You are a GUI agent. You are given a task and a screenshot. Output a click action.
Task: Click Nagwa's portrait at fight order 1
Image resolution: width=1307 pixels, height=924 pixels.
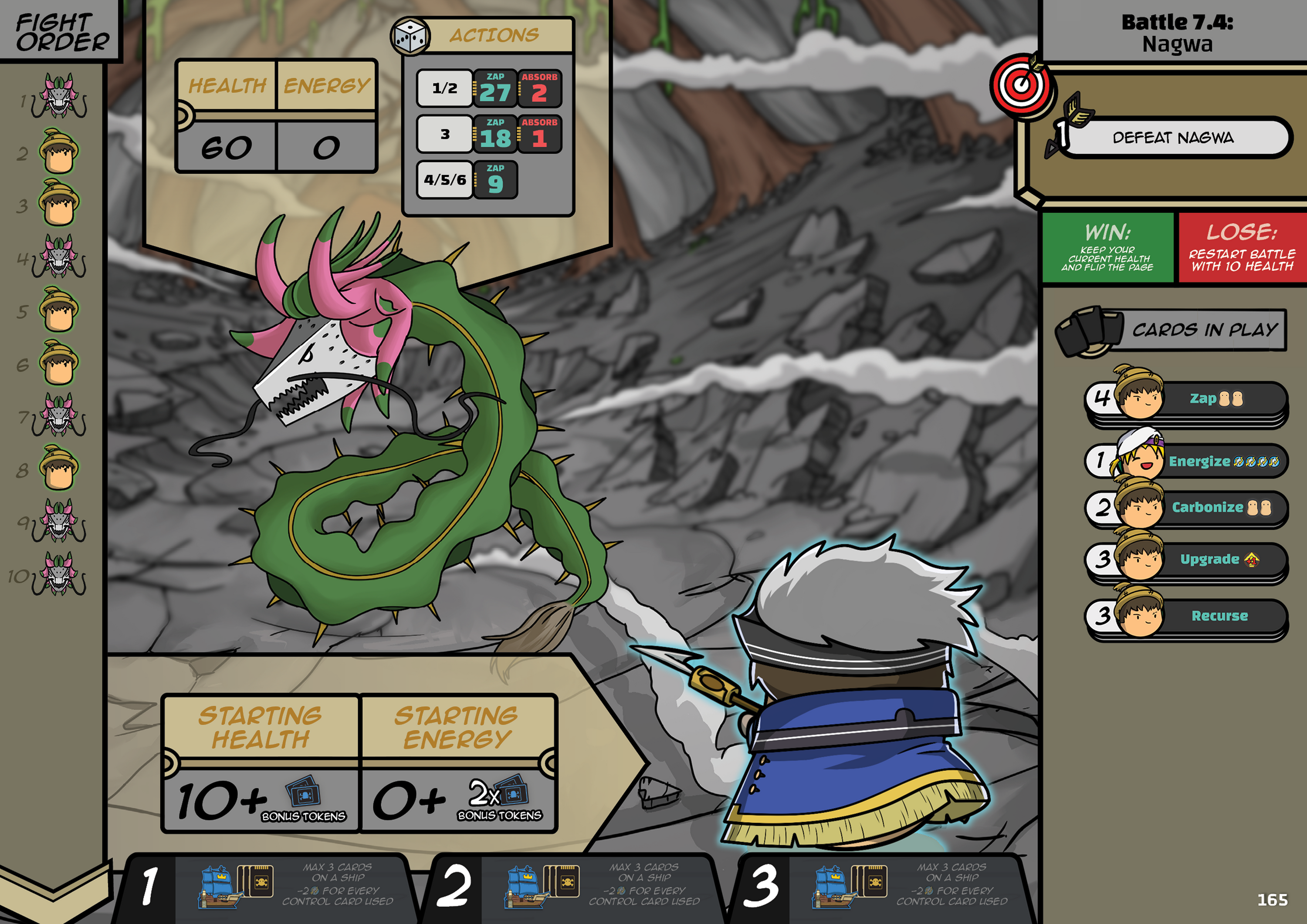(x=59, y=97)
